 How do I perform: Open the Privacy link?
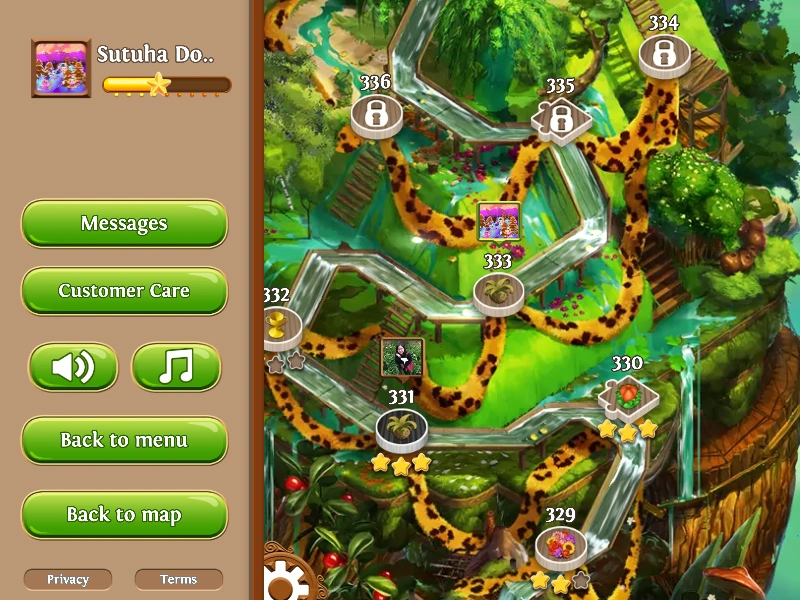pyautogui.click(x=68, y=579)
